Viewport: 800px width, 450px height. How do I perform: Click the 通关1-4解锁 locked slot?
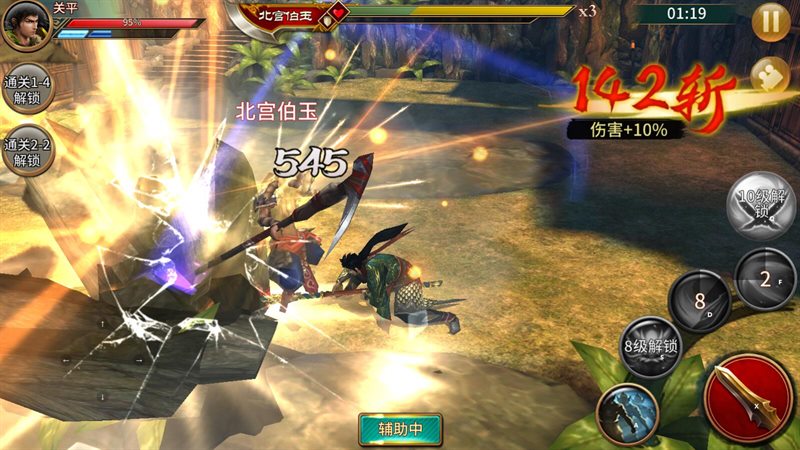(x=27, y=89)
